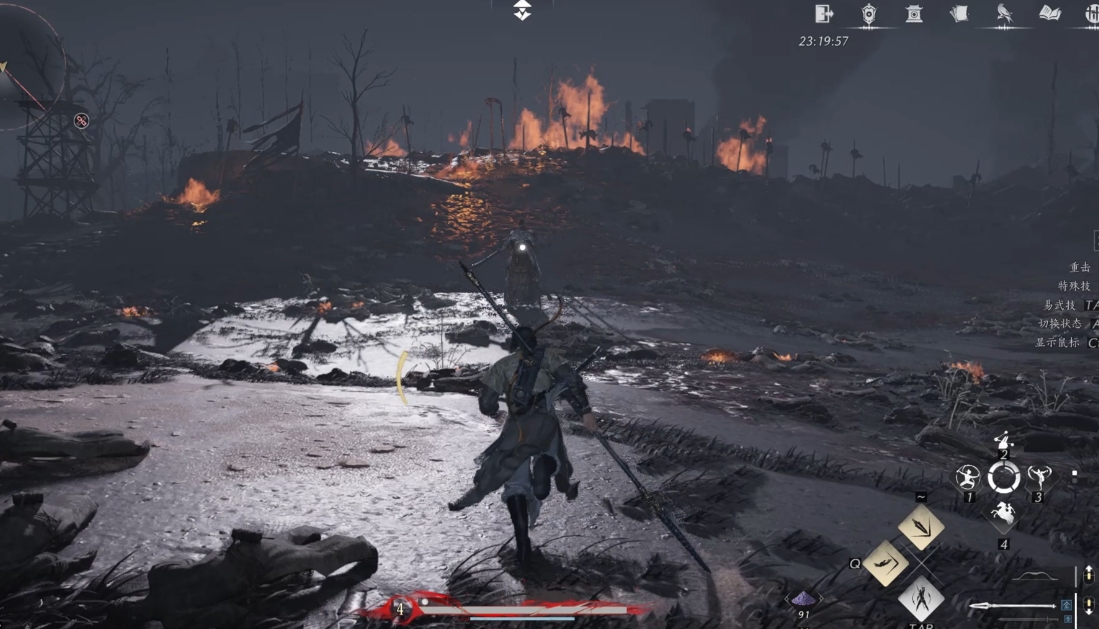Select the center ring of the skill wheel
The width and height of the screenshot is (1099, 629).
pyautogui.click(x=1003, y=477)
